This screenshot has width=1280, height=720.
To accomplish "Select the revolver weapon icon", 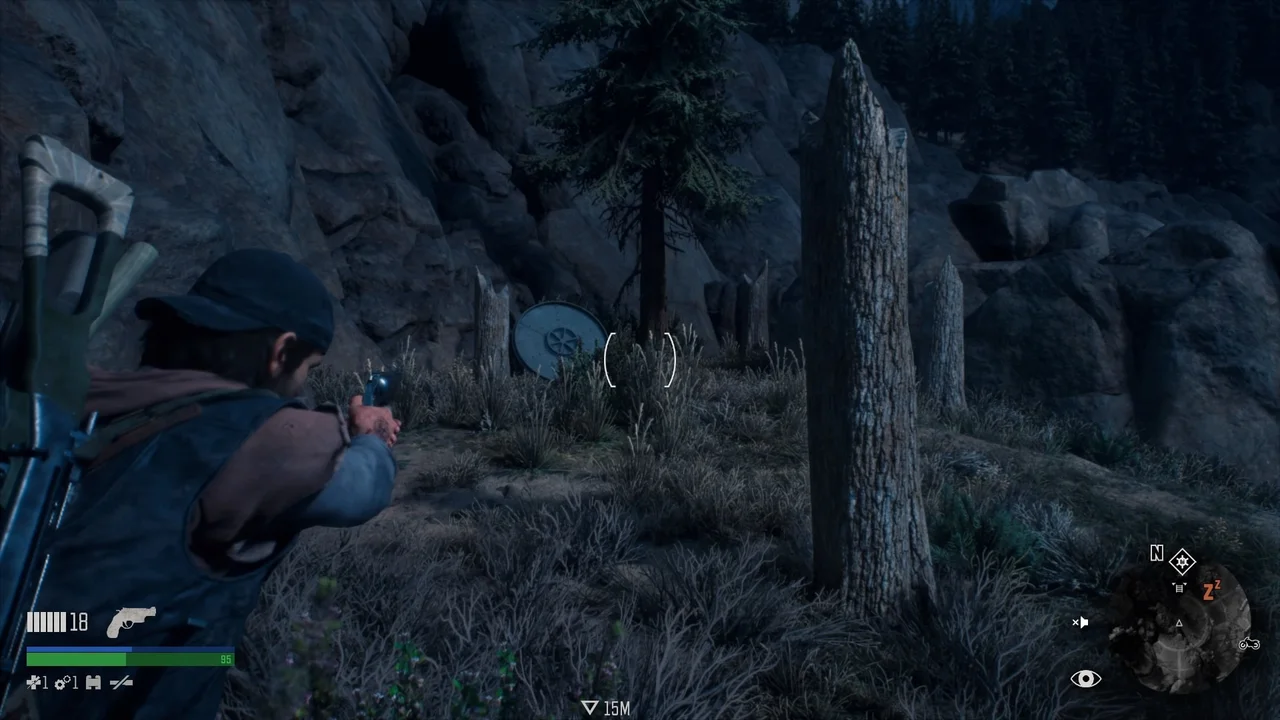I will tap(130, 621).
